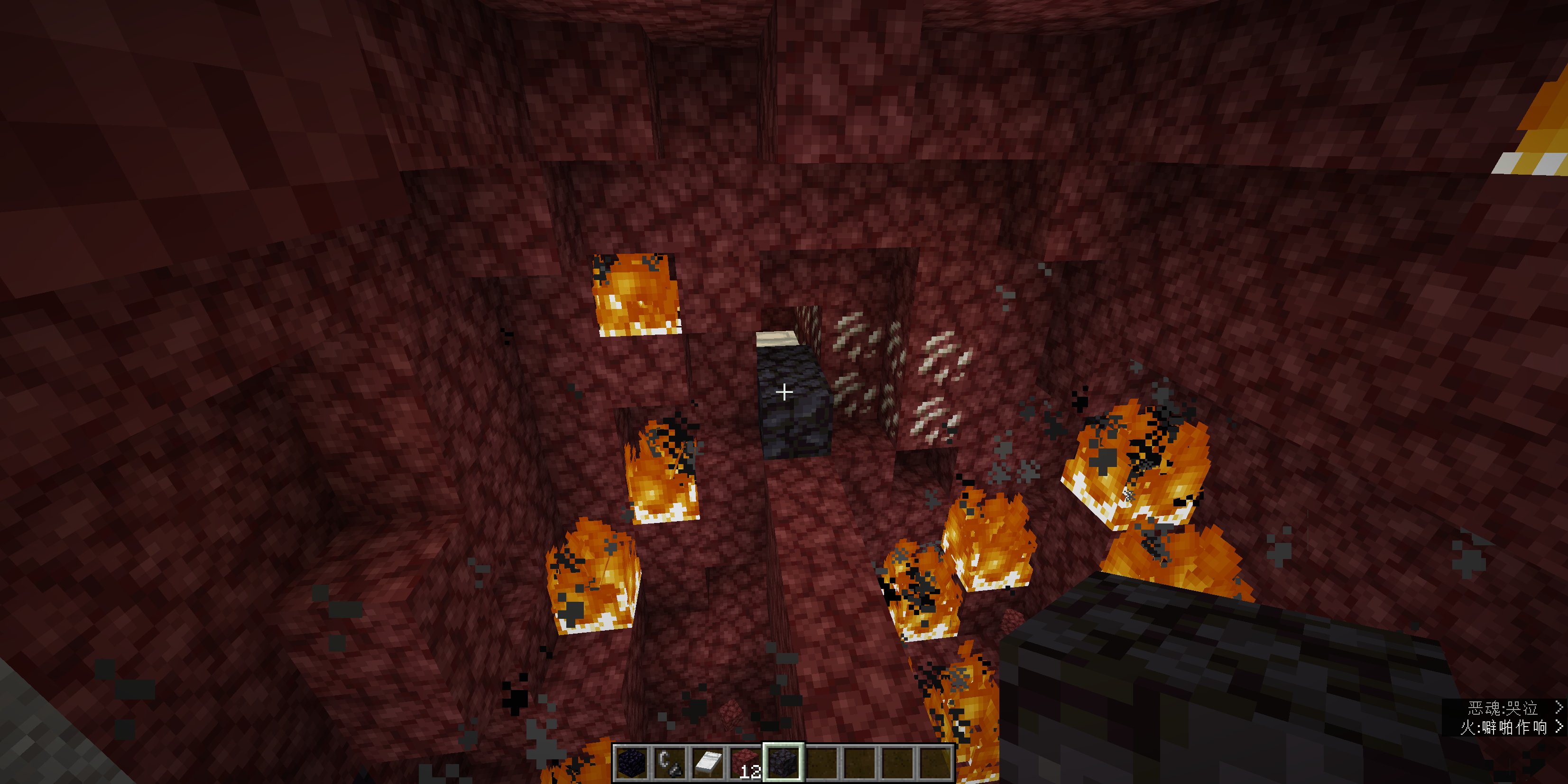The height and width of the screenshot is (784, 1568).
Task: Select the flint and steel slot
Action: 670,762
